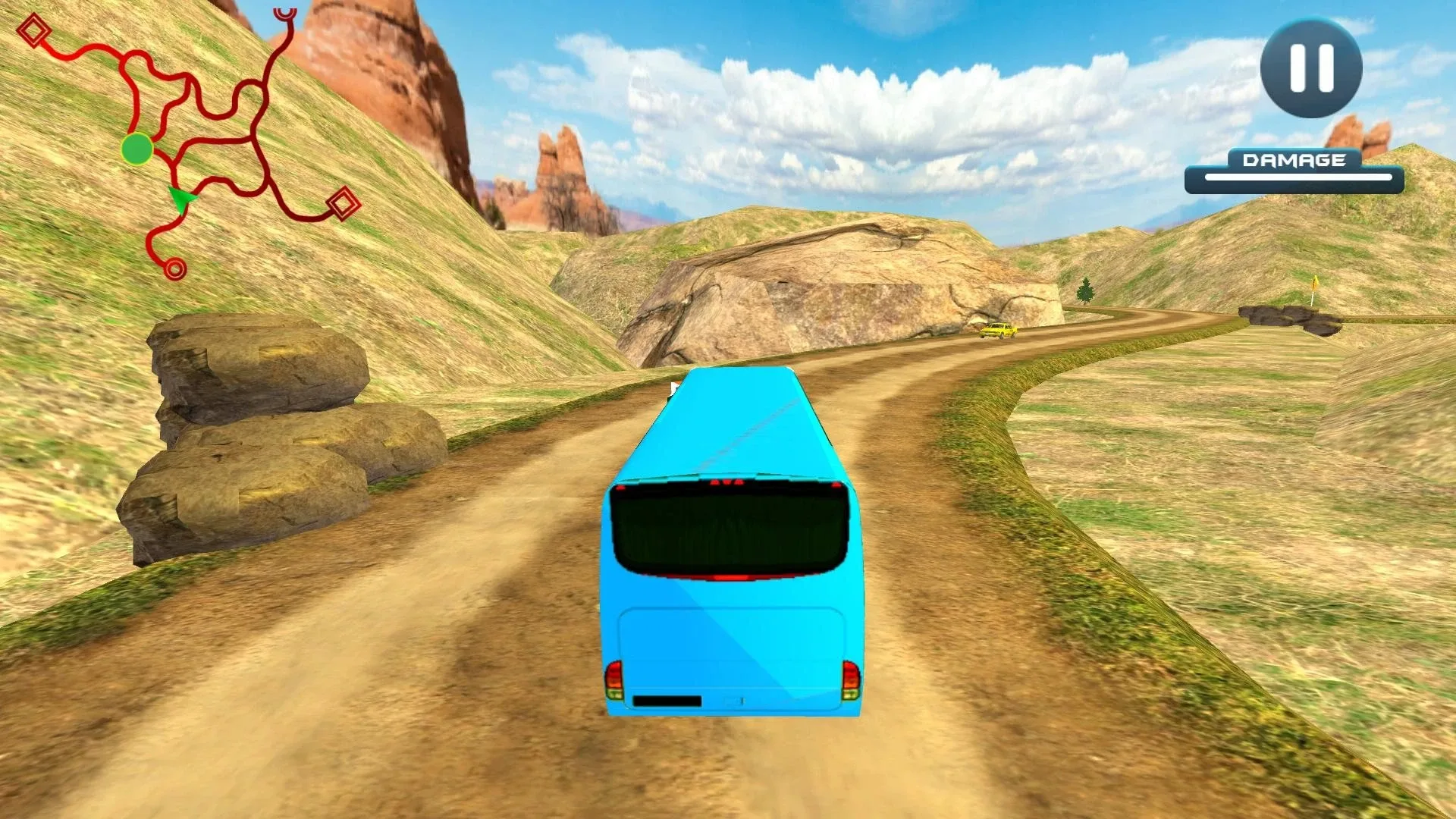Image resolution: width=1456 pixels, height=819 pixels.
Task: Tap the diamond checkpoint marker on minimap right side
Action: [342, 203]
